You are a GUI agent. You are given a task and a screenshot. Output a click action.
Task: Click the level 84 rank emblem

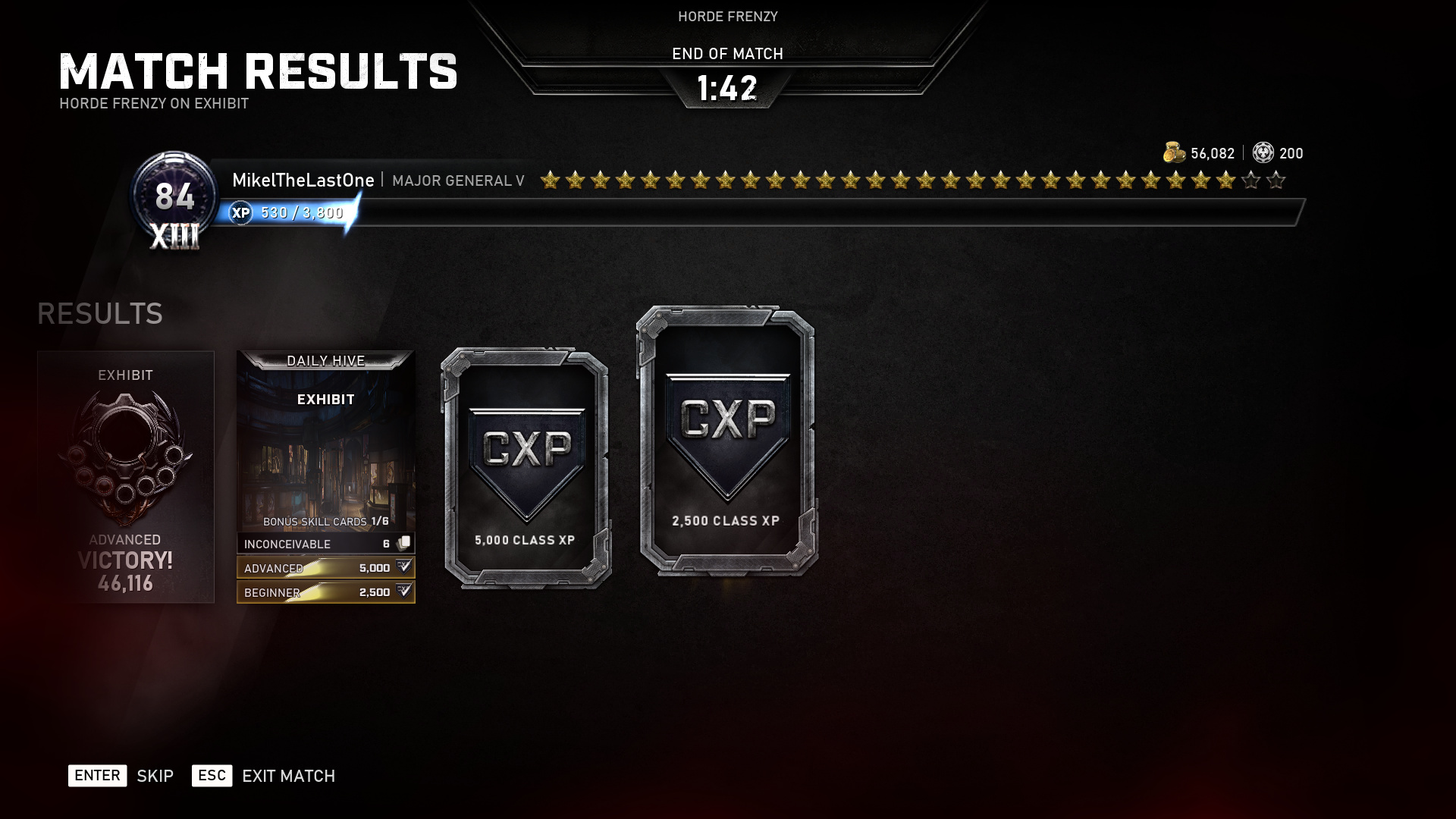pos(174,199)
